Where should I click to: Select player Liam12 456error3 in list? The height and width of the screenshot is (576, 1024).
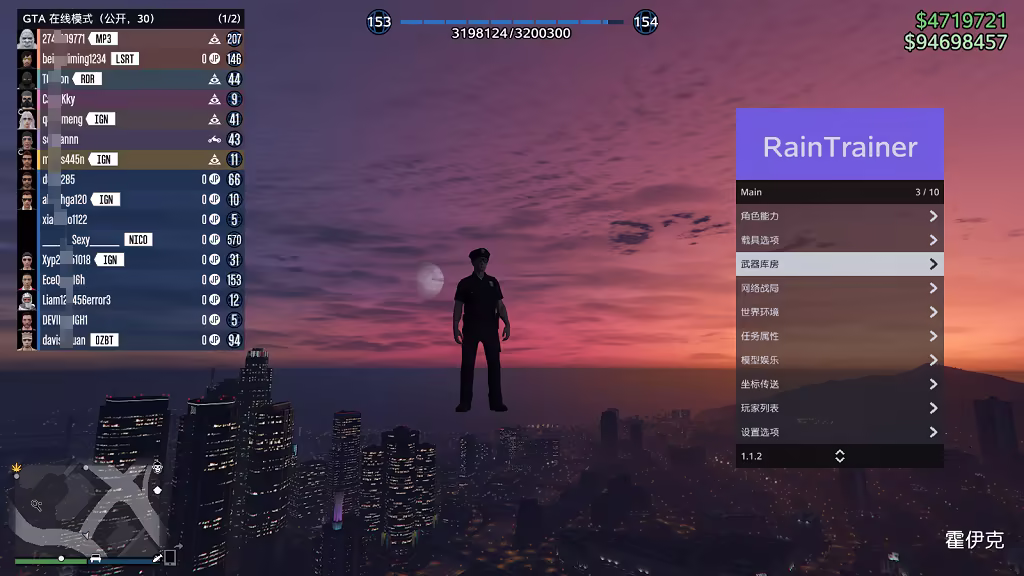(x=130, y=300)
